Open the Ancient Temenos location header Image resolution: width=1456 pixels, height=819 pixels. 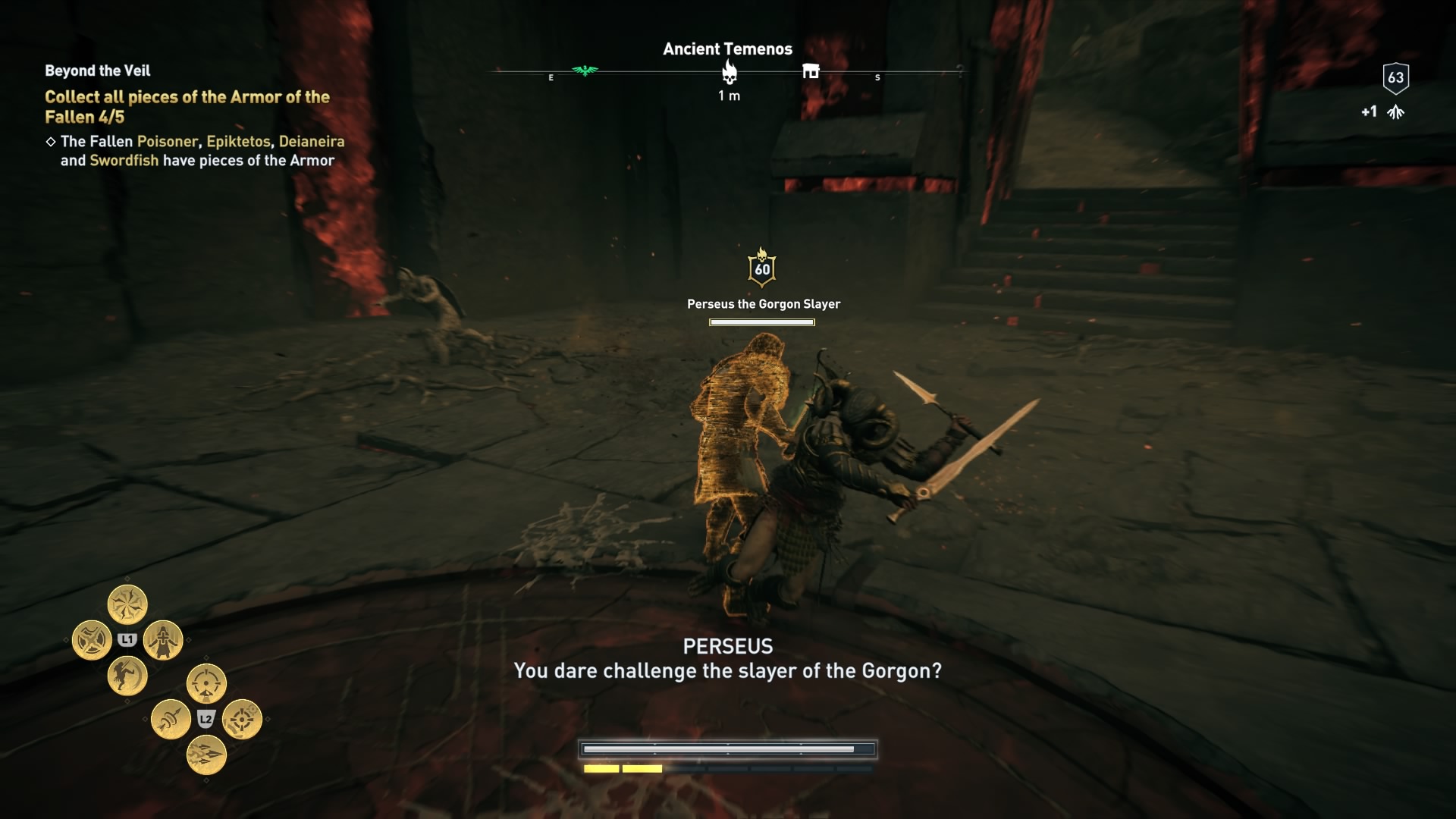(x=727, y=49)
